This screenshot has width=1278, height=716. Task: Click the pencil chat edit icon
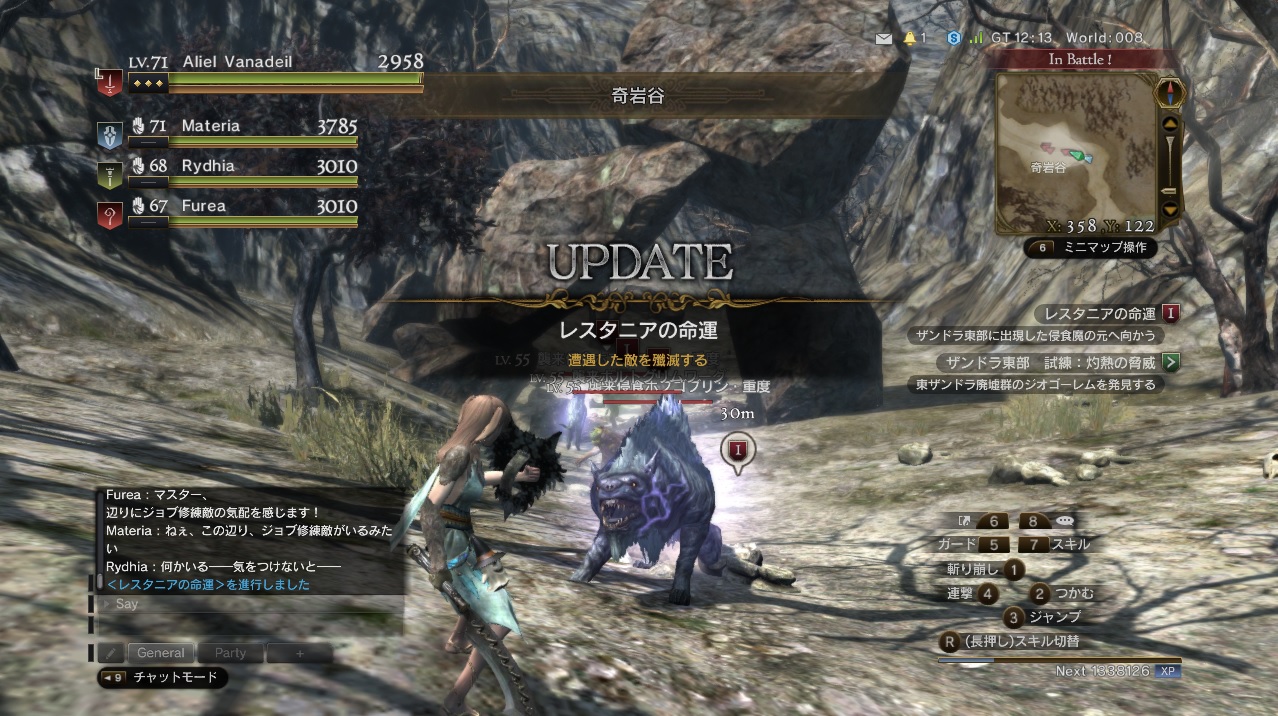click(x=112, y=653)
